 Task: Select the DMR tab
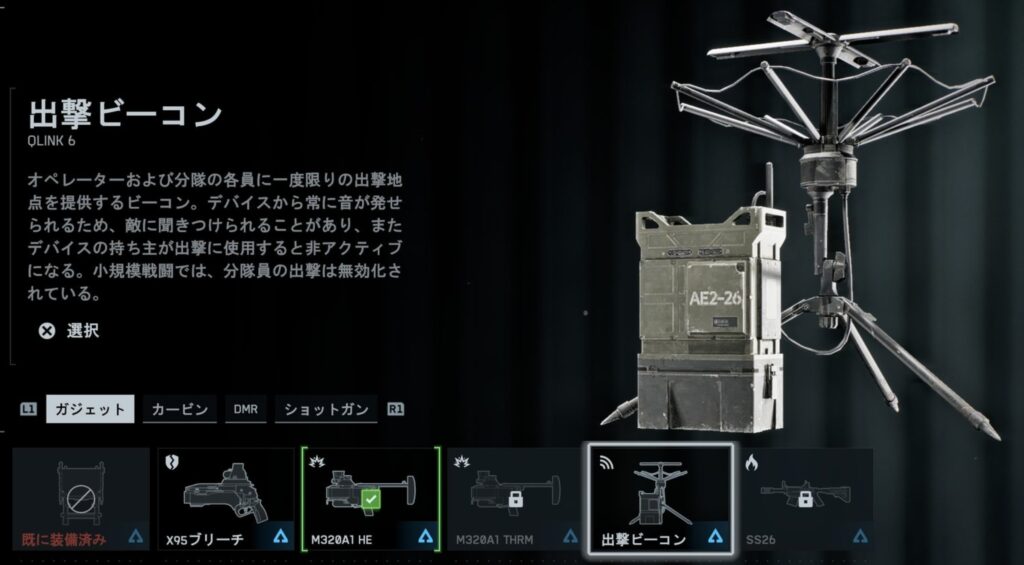[245, 409]
